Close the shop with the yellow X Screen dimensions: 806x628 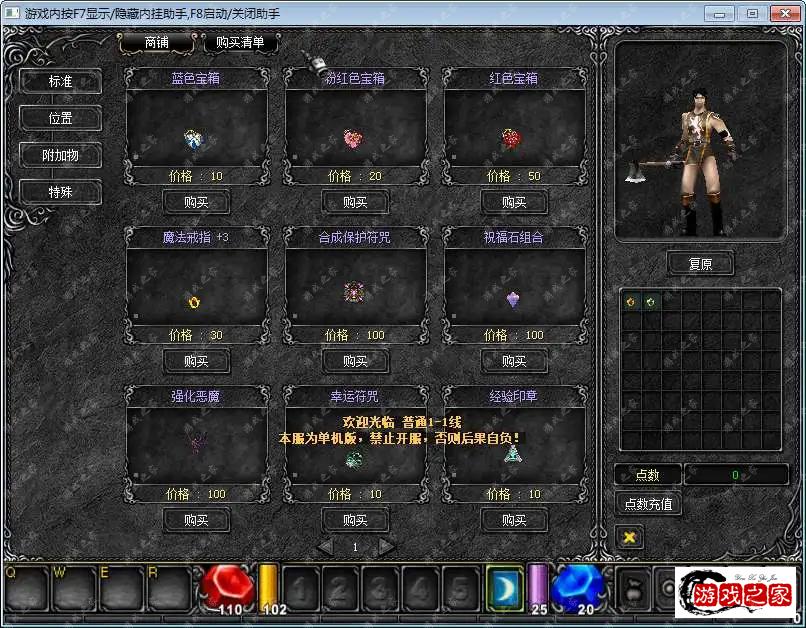629,537
